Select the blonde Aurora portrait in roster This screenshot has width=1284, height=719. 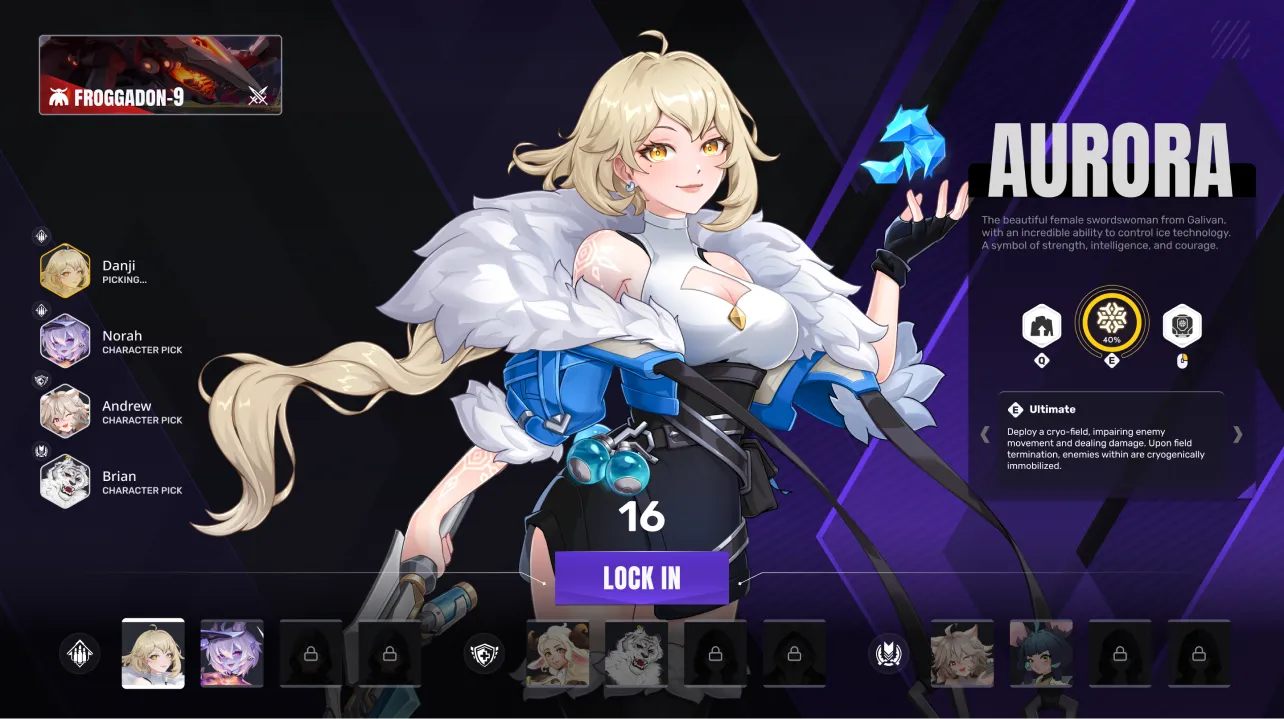pos(153,653)
